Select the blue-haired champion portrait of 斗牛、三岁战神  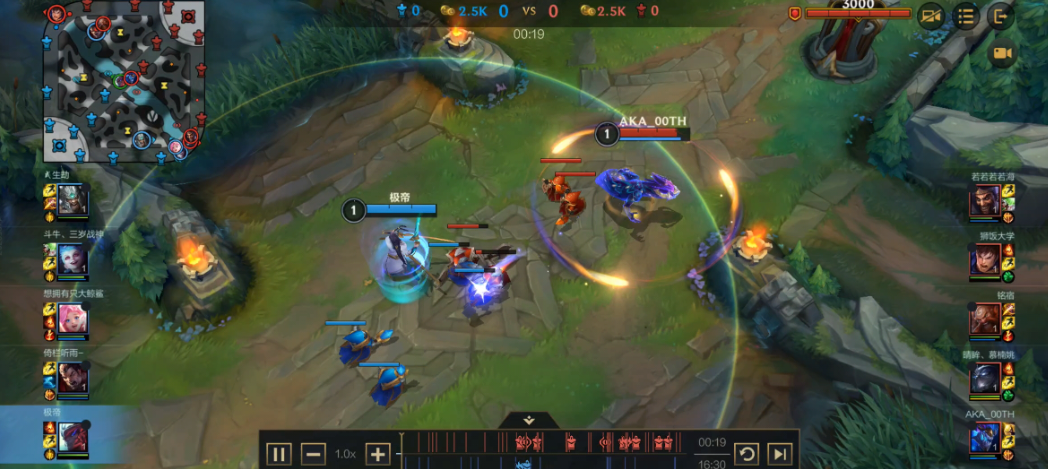click(72, 261)
